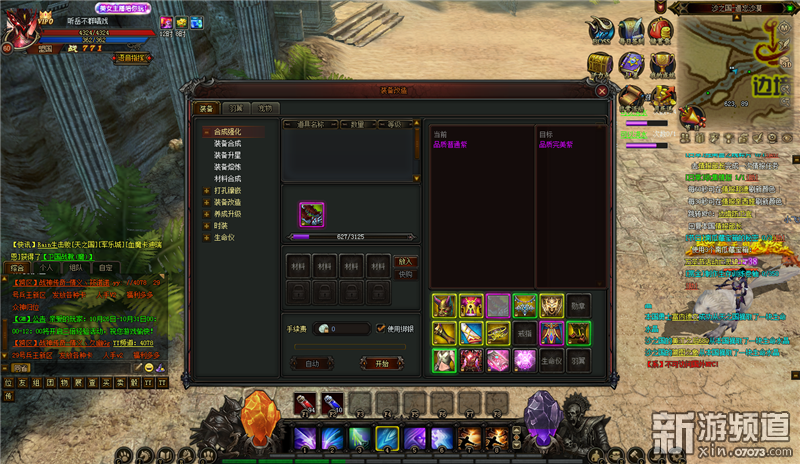Close the equipment crafting window

tap(602, 90)
